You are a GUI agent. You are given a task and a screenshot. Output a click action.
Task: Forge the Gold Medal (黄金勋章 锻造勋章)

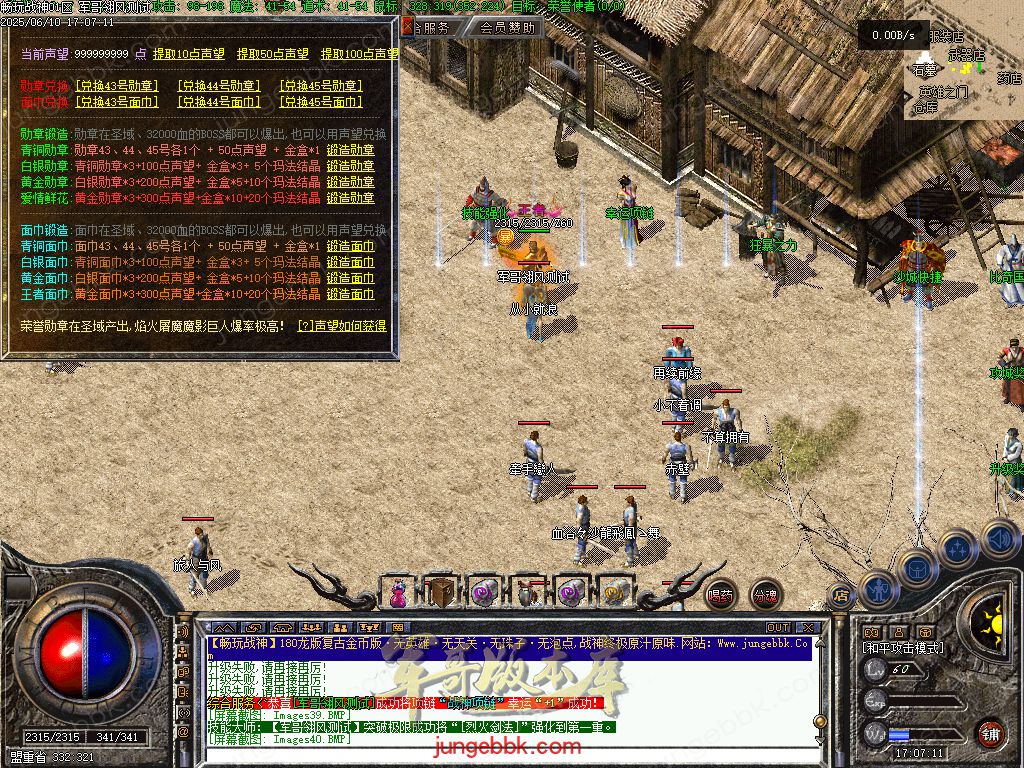[x=350, y=182]
